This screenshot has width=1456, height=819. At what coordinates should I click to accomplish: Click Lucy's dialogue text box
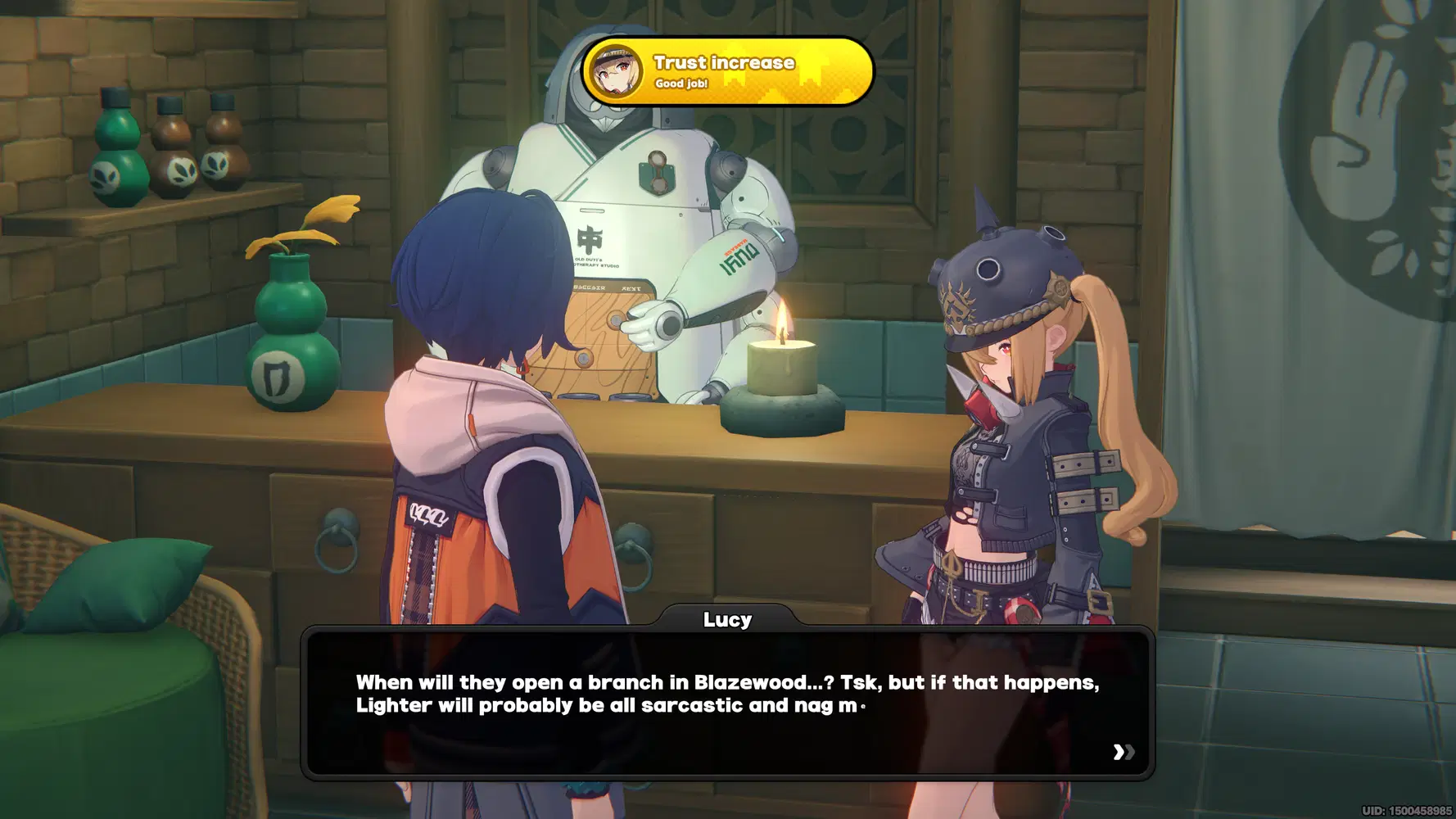(x=727, y=703)
